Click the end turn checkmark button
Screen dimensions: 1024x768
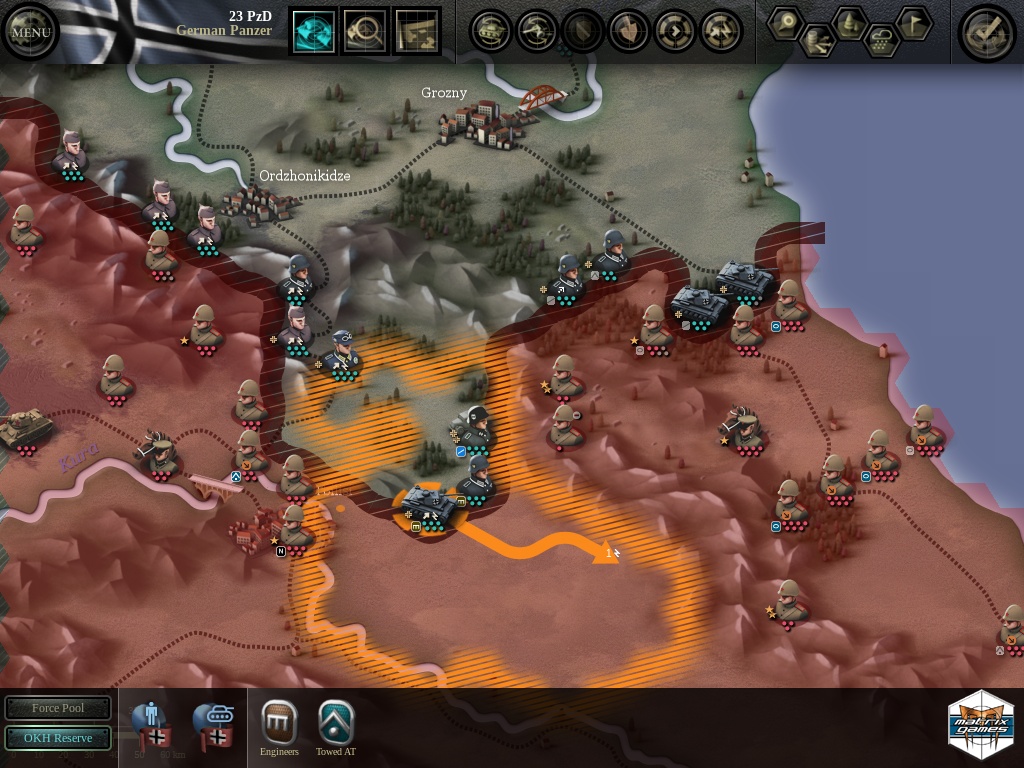[987, 32]
